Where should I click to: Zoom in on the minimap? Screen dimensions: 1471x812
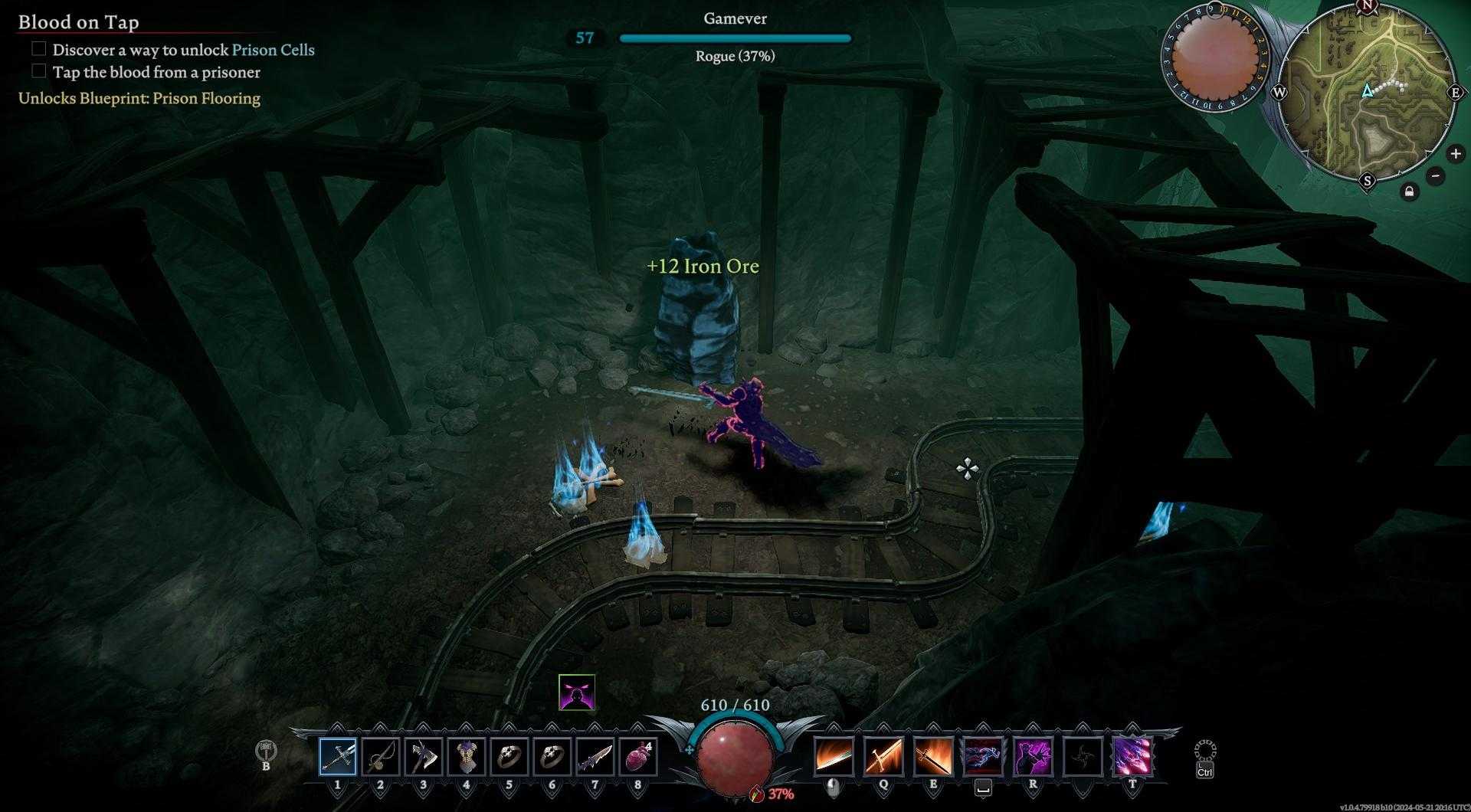point(1455,154)
